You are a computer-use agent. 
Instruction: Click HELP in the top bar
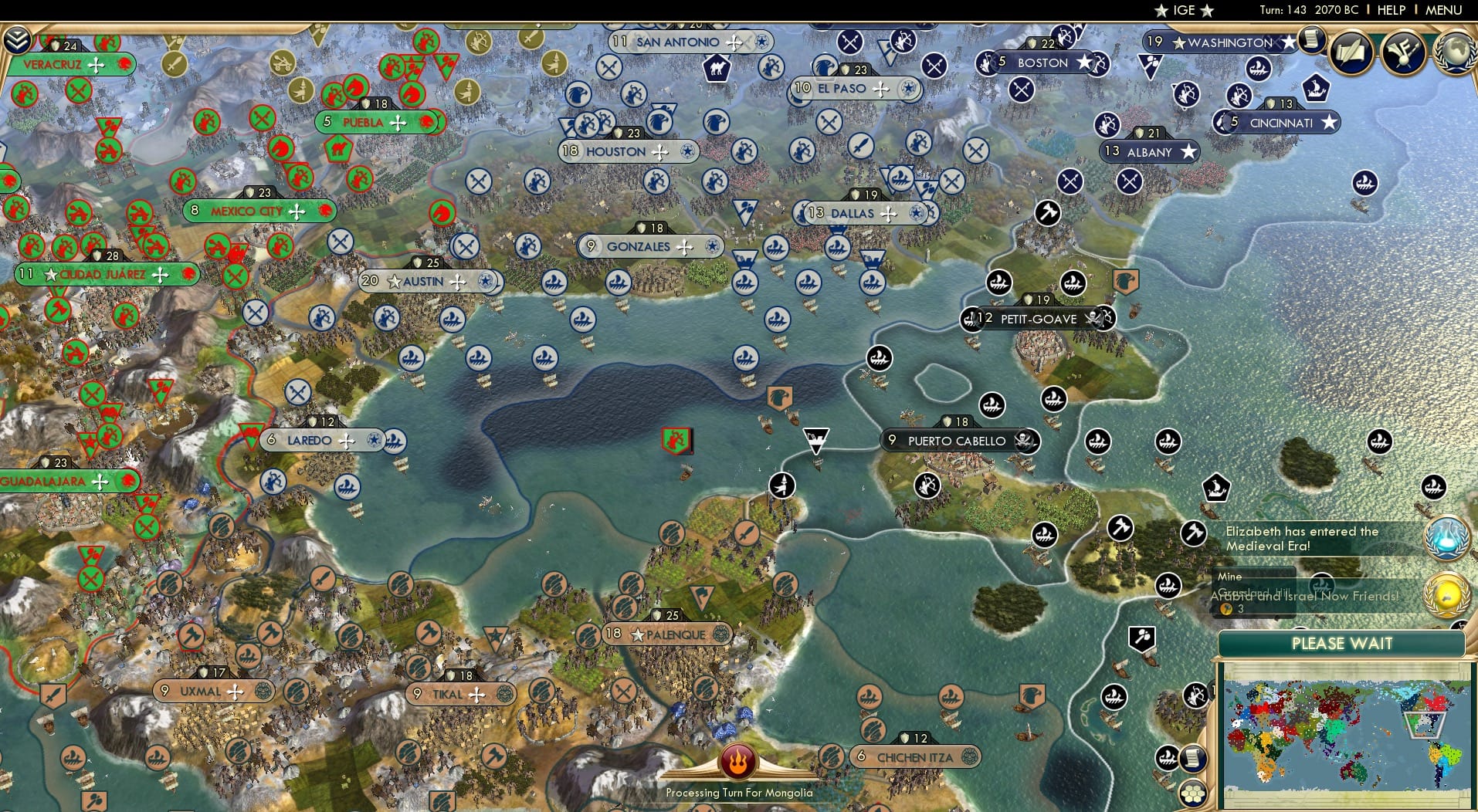coord(1390,10)
